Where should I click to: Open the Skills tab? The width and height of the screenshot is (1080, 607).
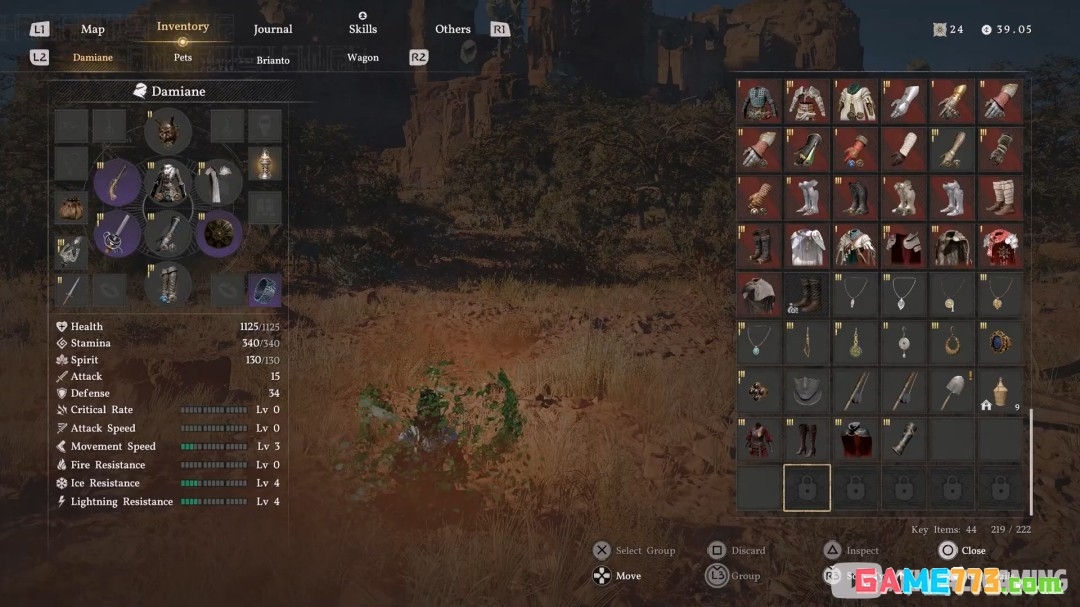tap(362, 29)
